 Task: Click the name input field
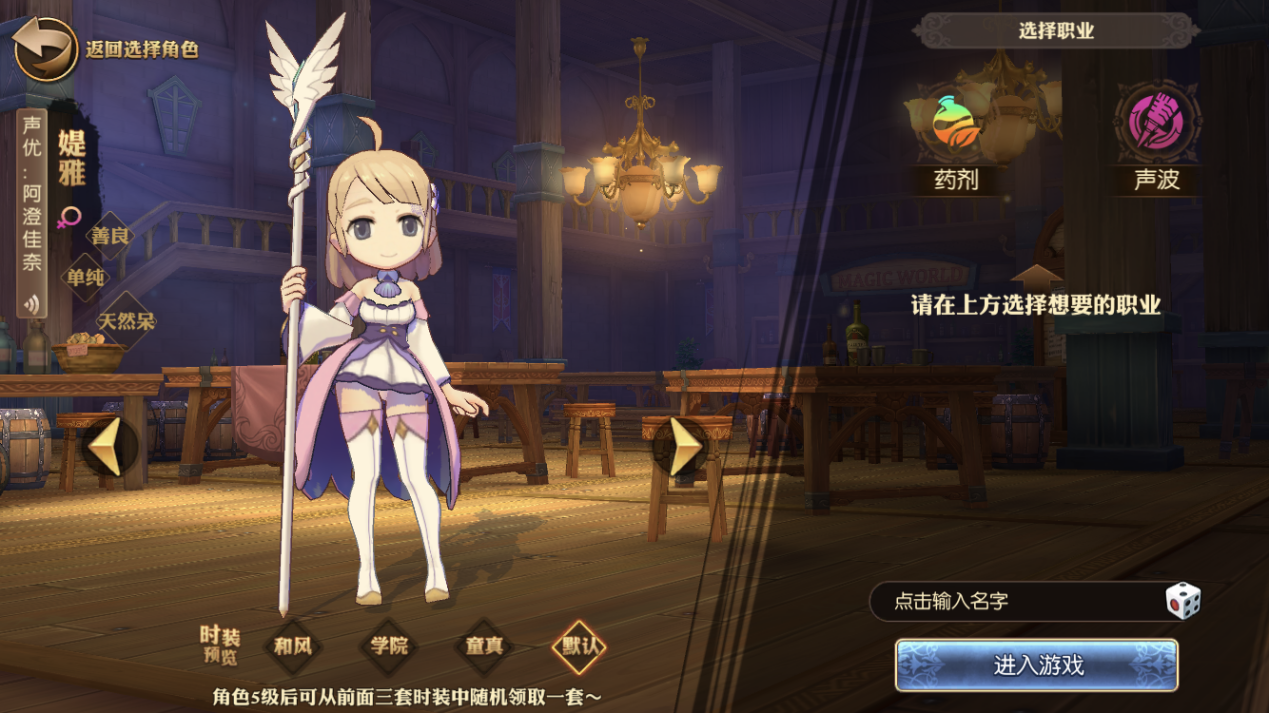click(1010, 602)
